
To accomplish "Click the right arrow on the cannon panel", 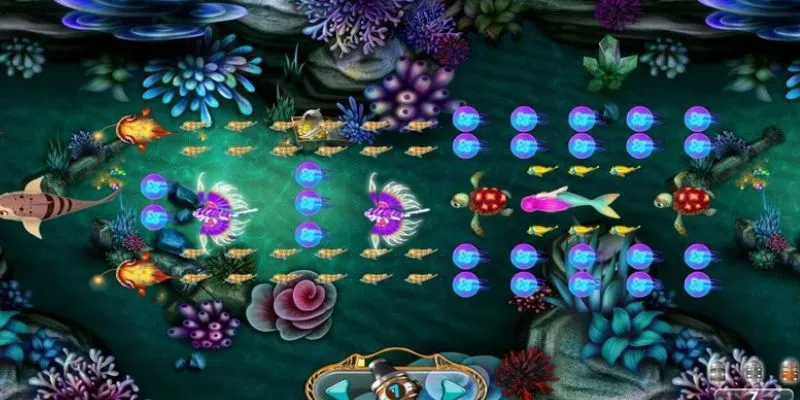I will coord(452,388).
